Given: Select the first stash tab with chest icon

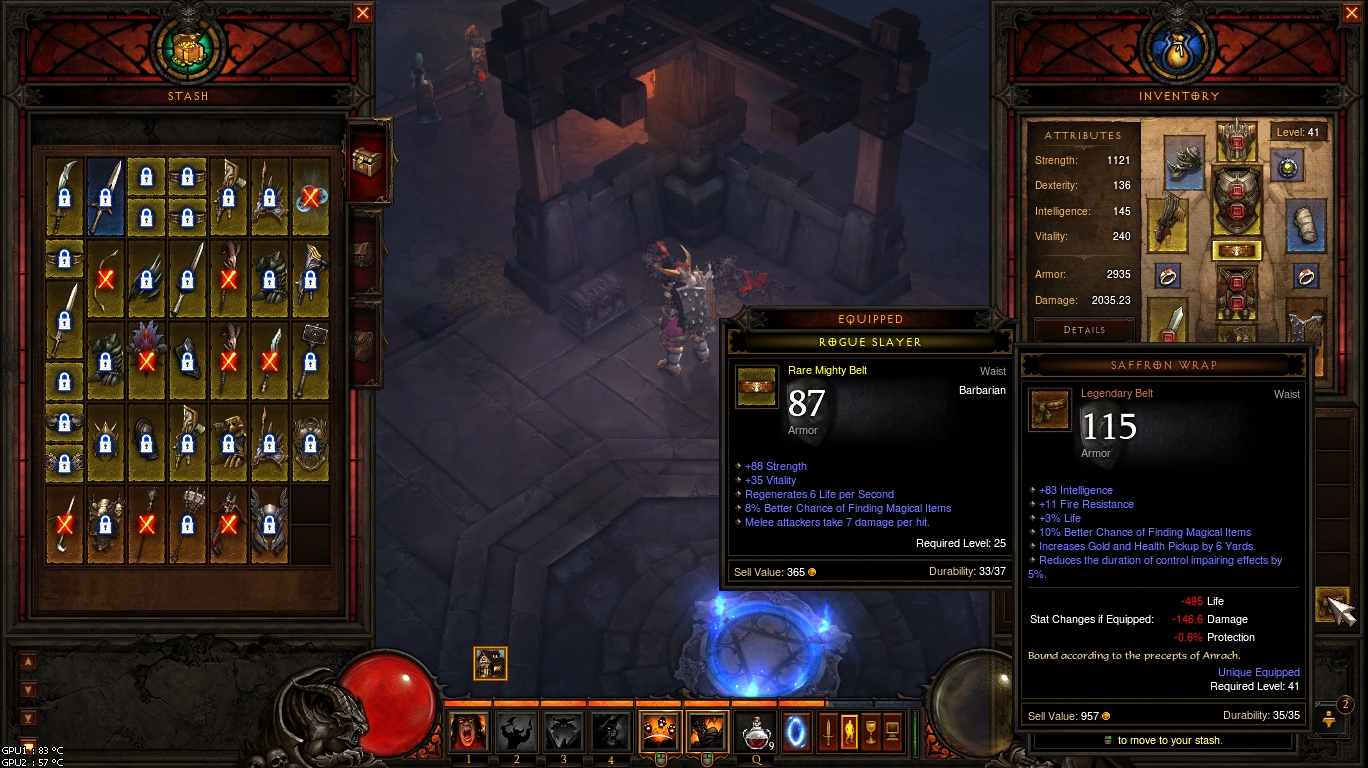Looking at the screenshot, I should tap(368, 159).
